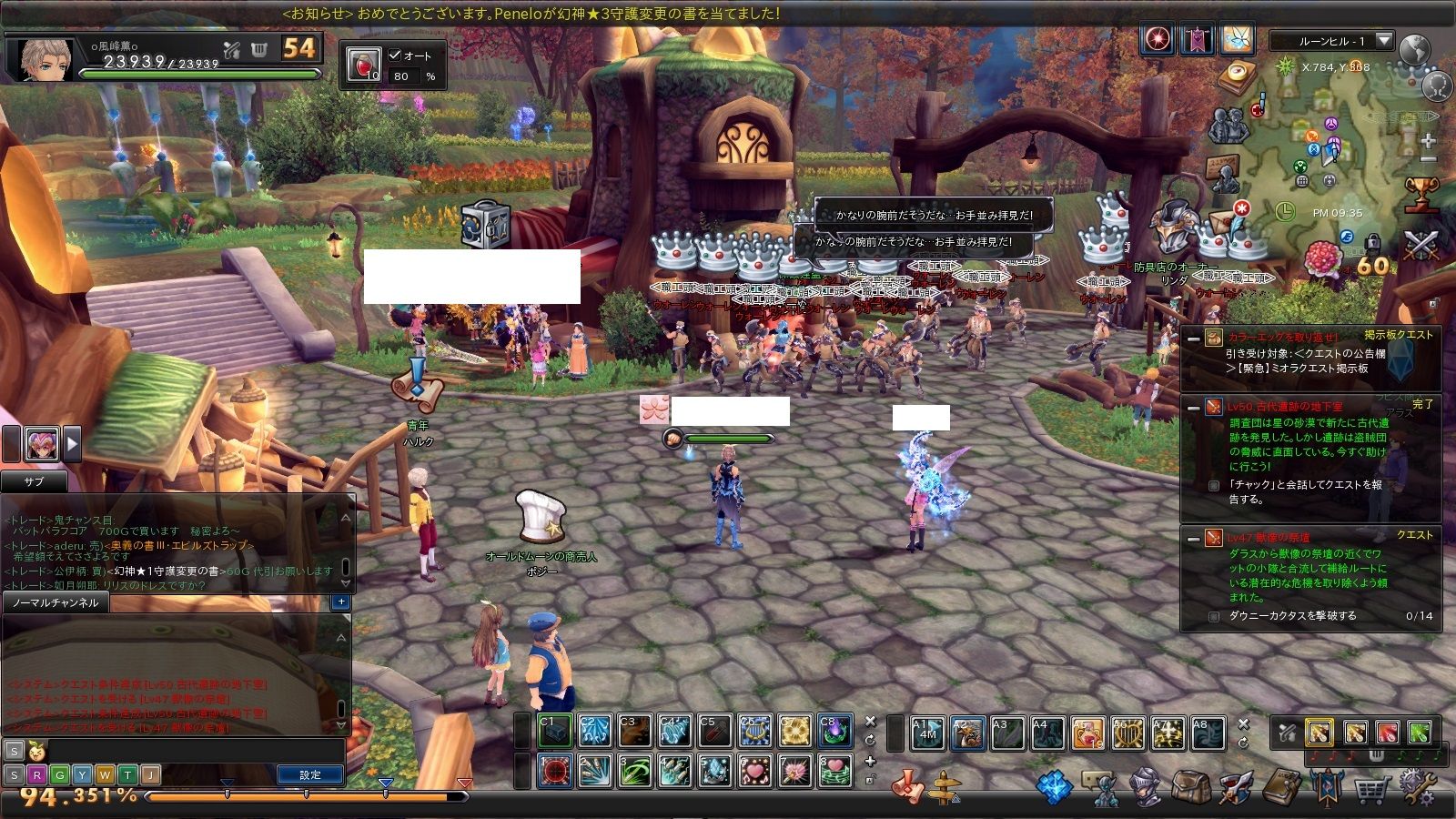
Task: Open the gear and wrench system settings
Action: (1417, 786)
